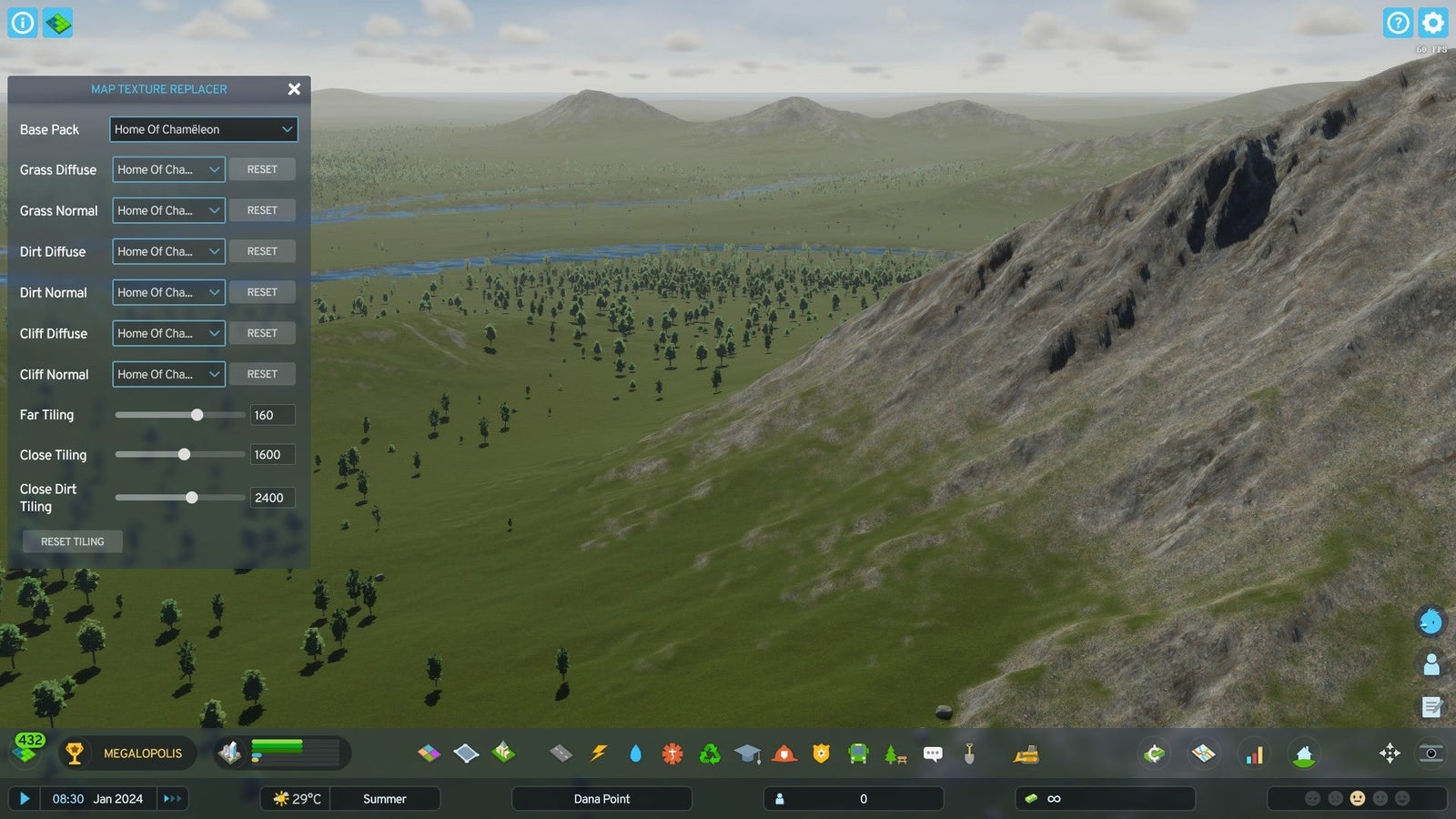
Task: Click the fast-forward simulation speed control
Action: [172, 798]
